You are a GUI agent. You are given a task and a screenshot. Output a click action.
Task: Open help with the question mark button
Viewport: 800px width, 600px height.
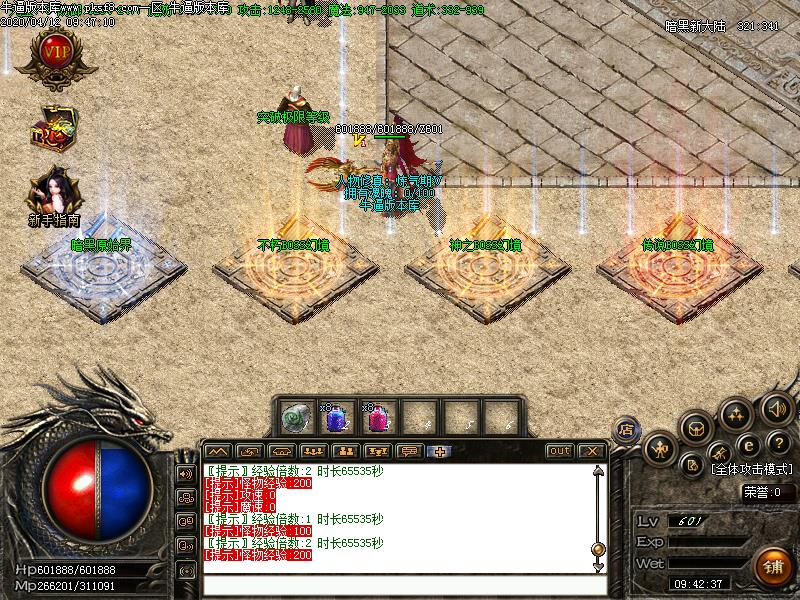[778, 444]
